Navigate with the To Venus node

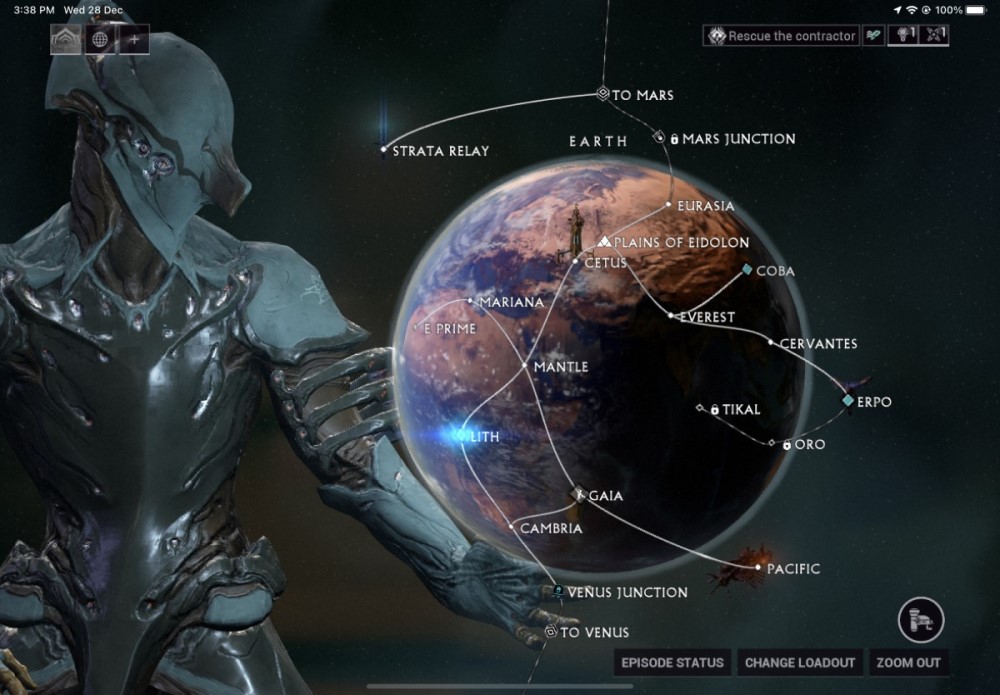click(550, 632)
